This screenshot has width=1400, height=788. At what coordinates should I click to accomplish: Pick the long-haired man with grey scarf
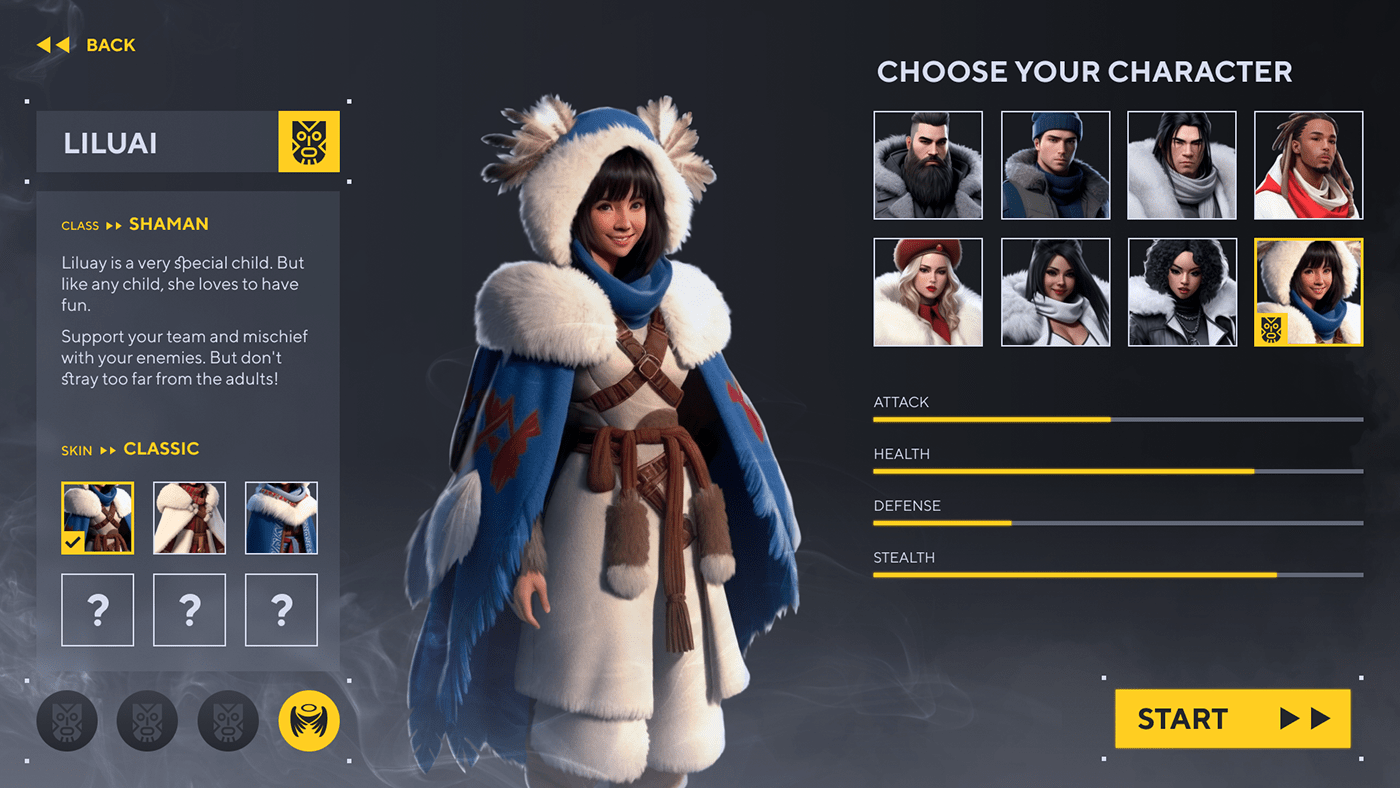[1182, 165]
